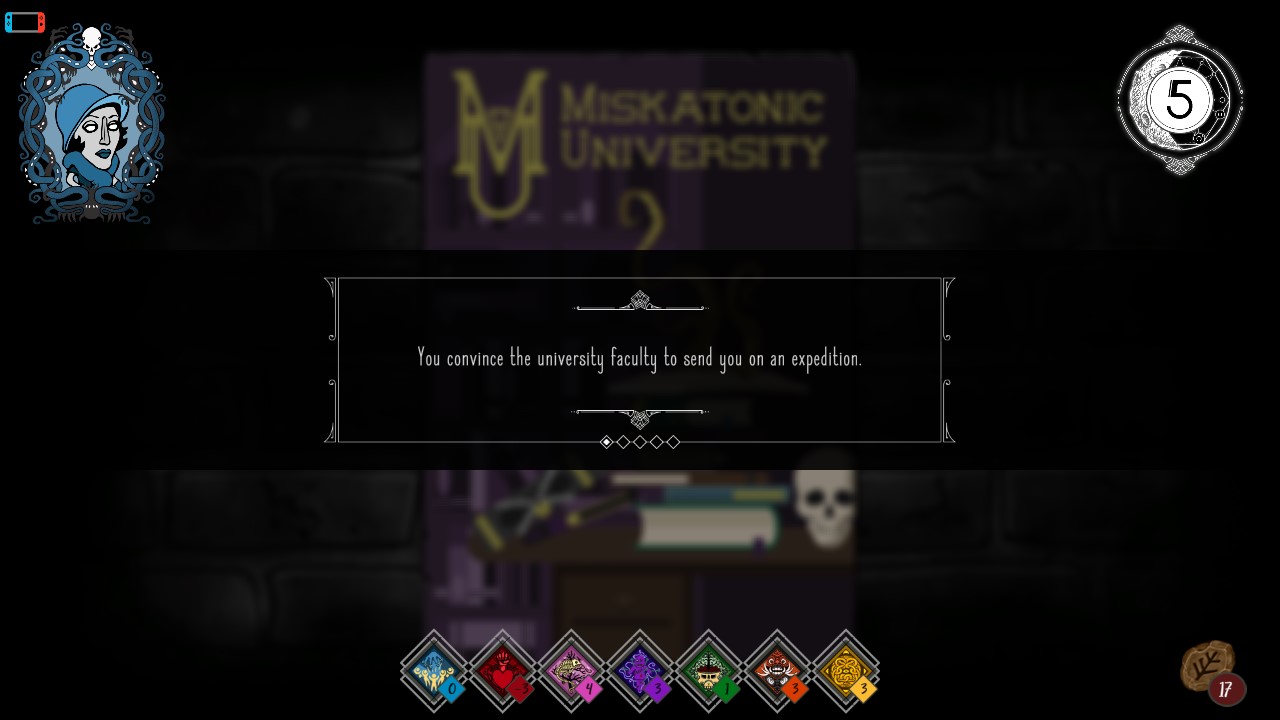Click the Nintendo Switch indicator icon
Image resolution: width=1280 pixels, height=720 pixels.
tap(24, 21)
